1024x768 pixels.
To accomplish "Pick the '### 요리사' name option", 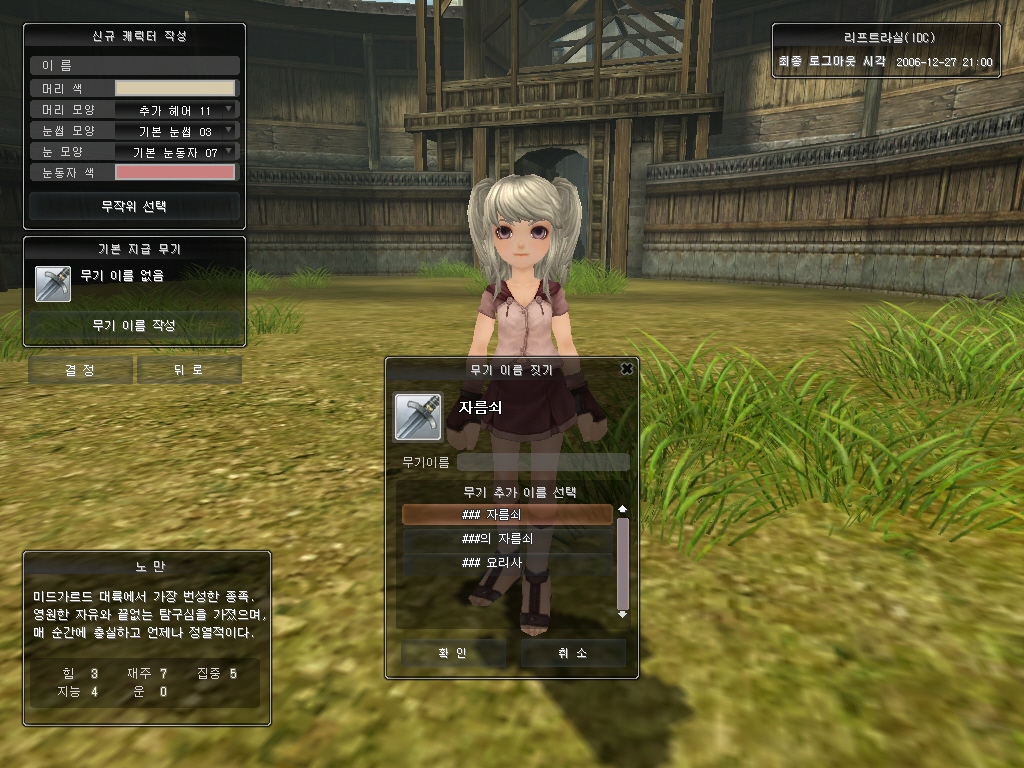I will (x=507, y=562).
